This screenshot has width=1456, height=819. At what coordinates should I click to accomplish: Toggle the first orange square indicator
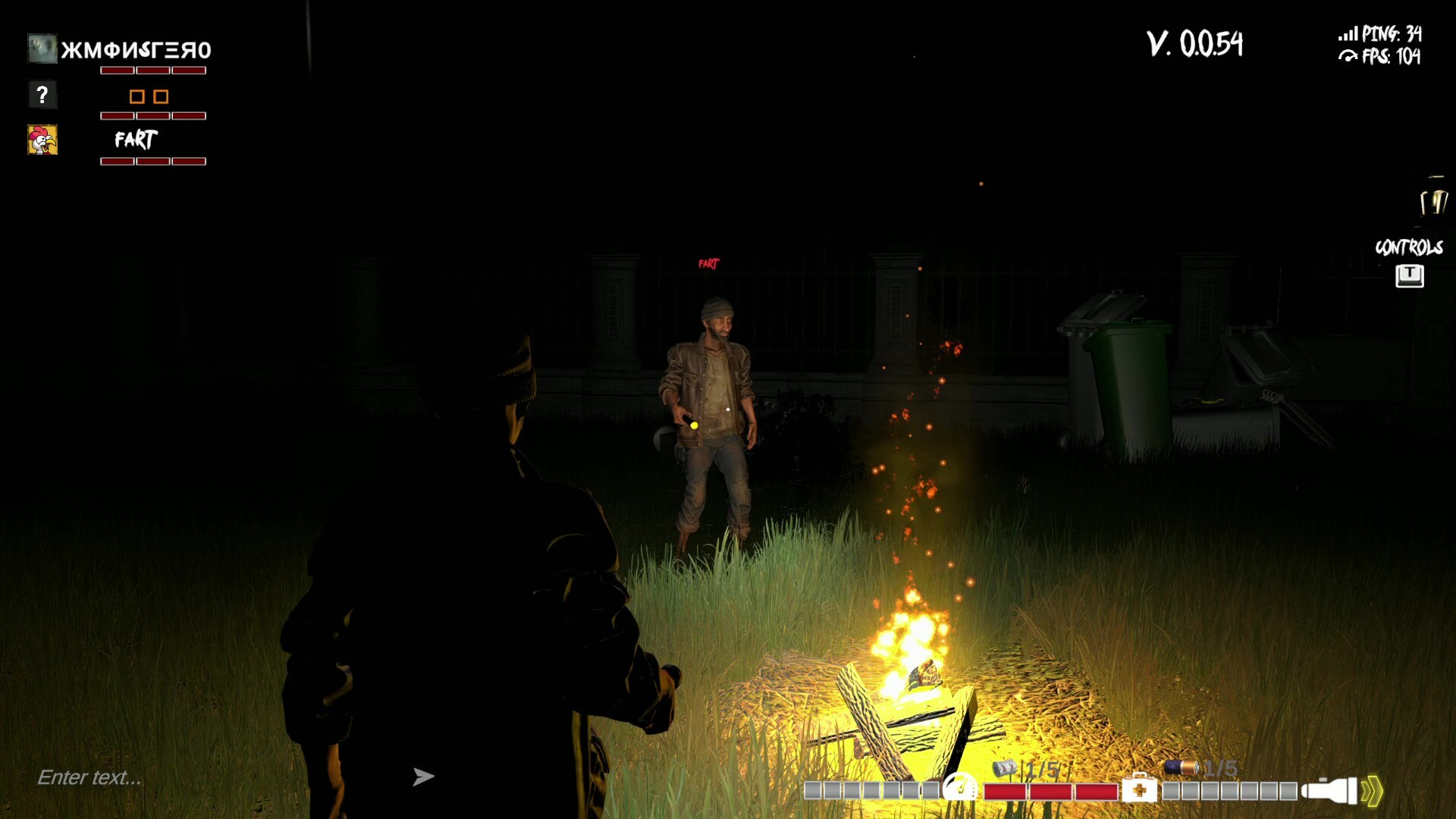click(x=137, y=97)
